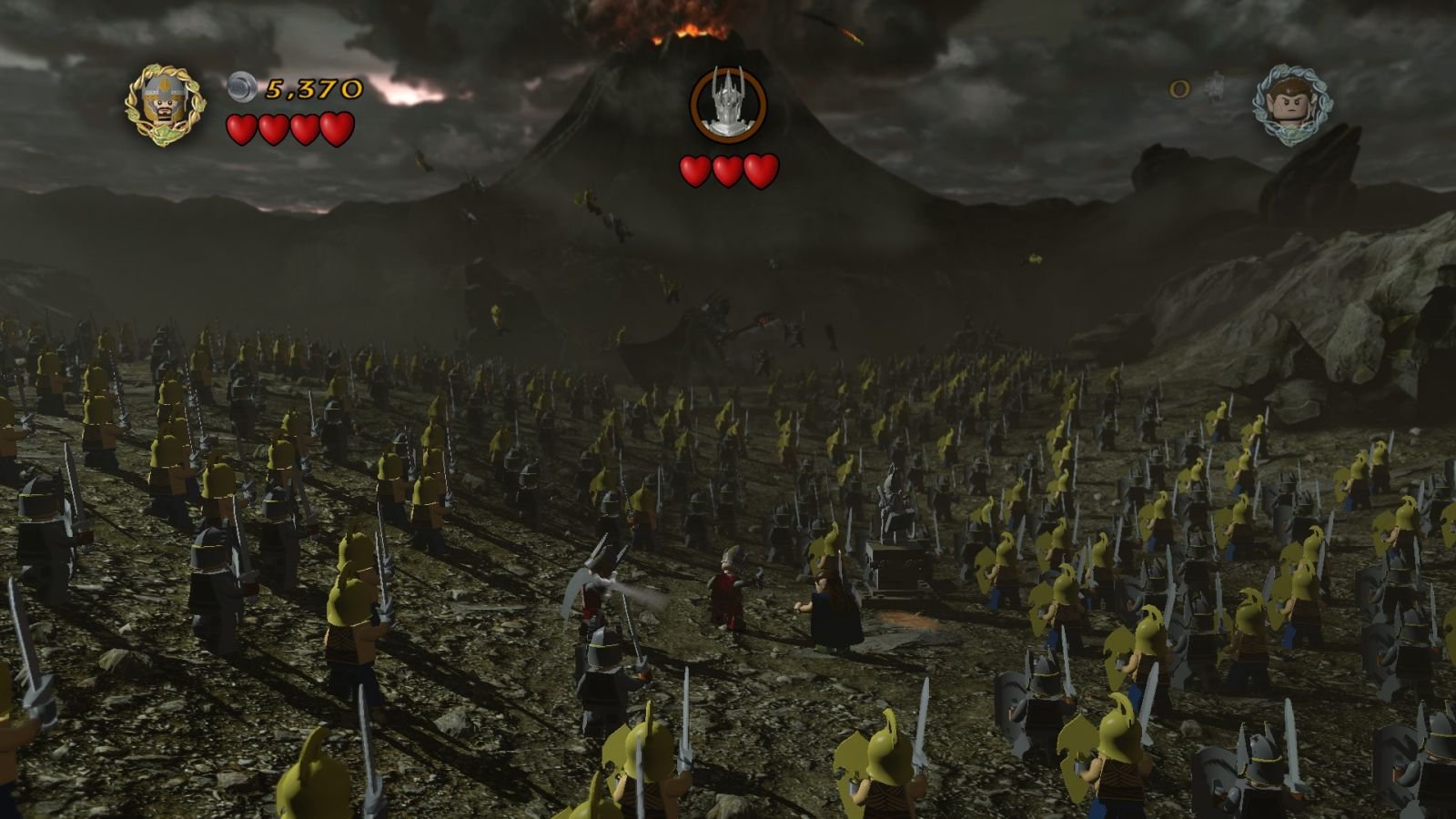1456x819 pixels.
Task: Select the golden One Ring icon
Action: [x=1180, y=91]
